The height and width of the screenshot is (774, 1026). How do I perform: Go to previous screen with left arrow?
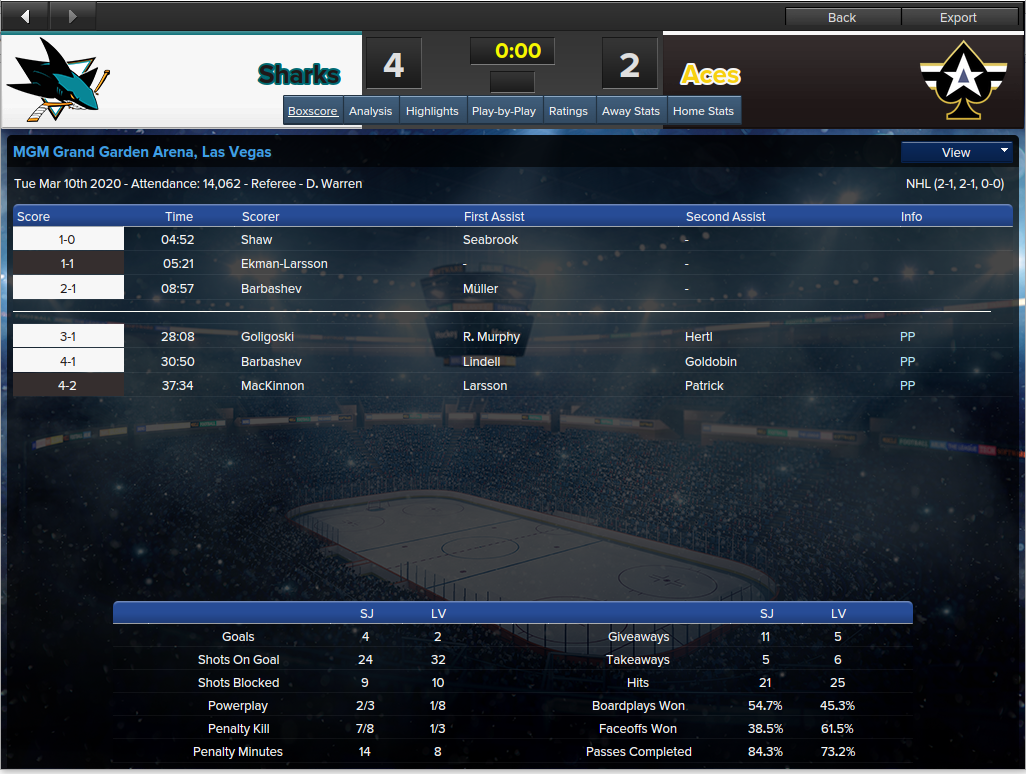25,16
